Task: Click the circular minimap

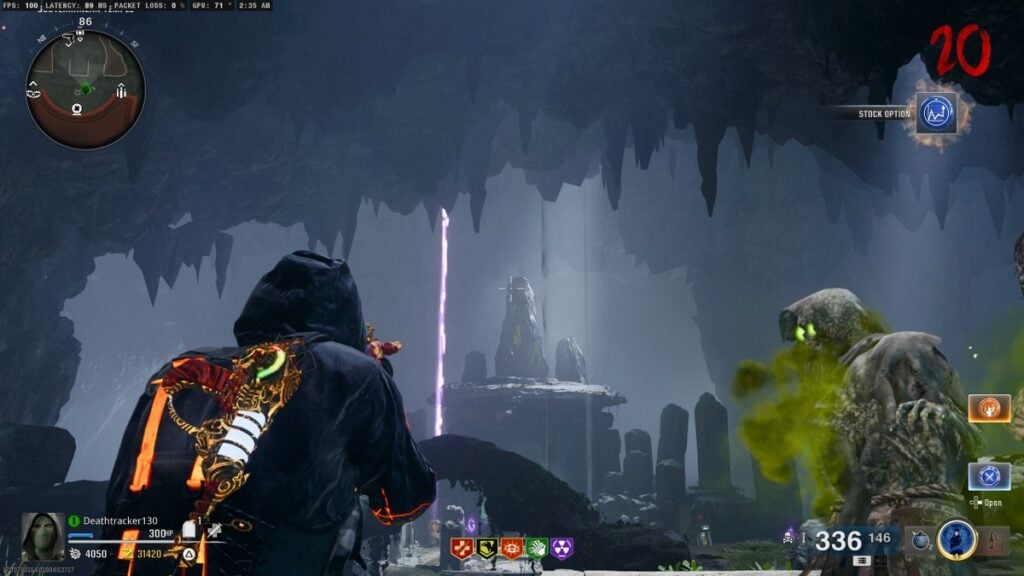Action: pos(85,89)
